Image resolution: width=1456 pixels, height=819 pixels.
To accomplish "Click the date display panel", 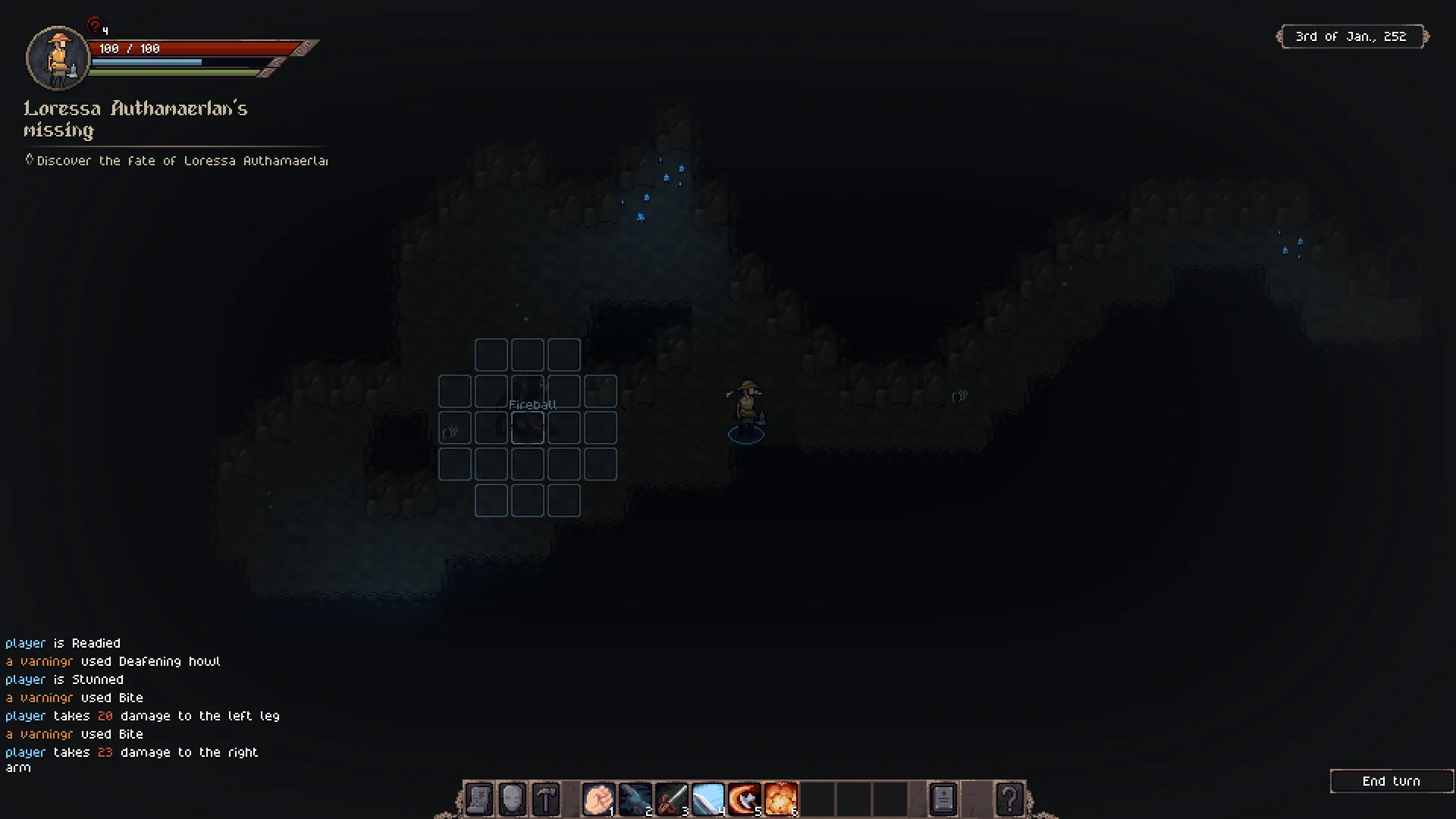I will pyautogui.click(x=1351, y=36).
